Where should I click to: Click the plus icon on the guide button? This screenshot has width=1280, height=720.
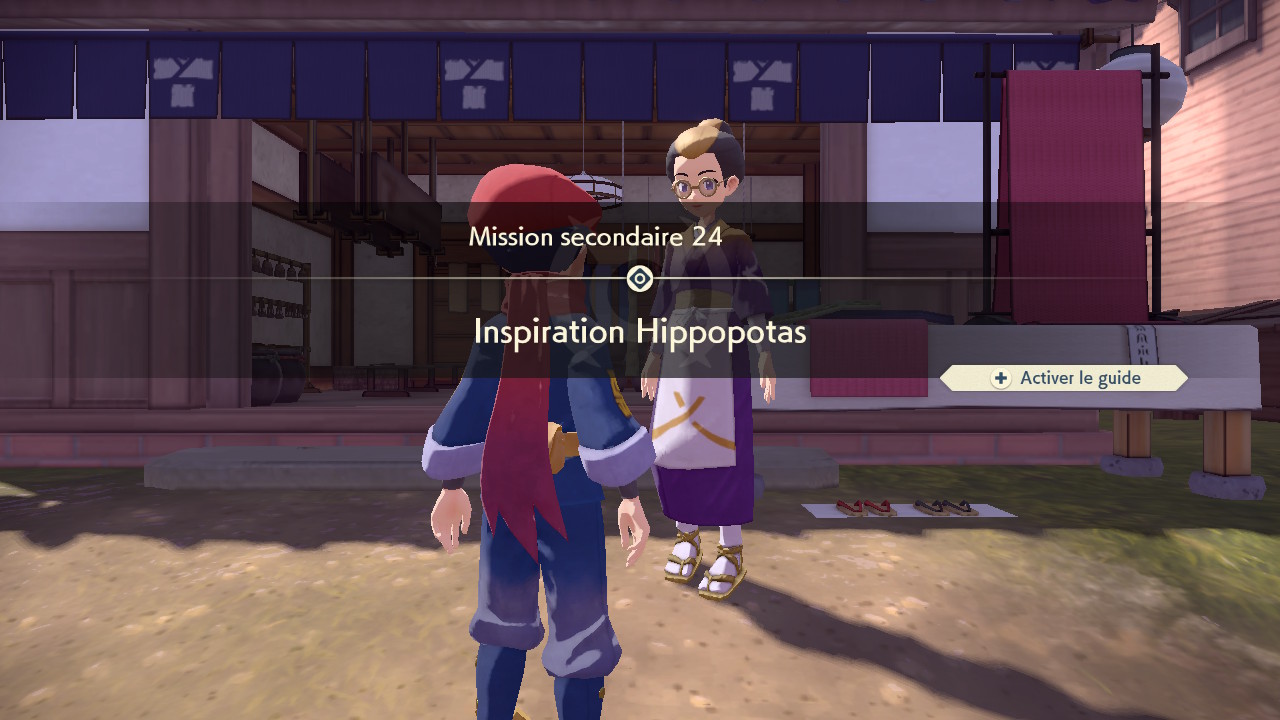coord(1000,378)
